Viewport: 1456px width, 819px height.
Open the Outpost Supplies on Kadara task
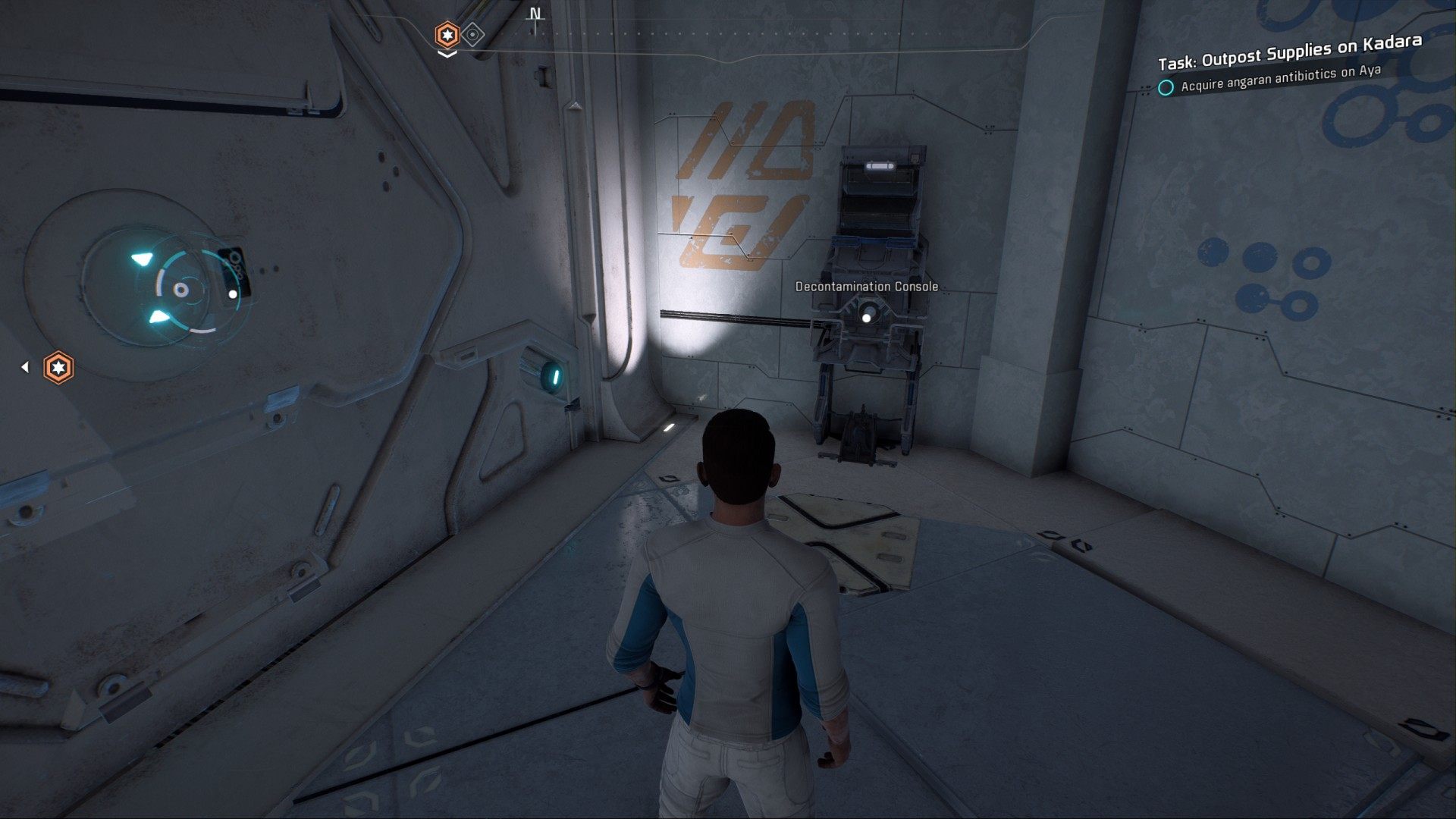pos(1289,51)
